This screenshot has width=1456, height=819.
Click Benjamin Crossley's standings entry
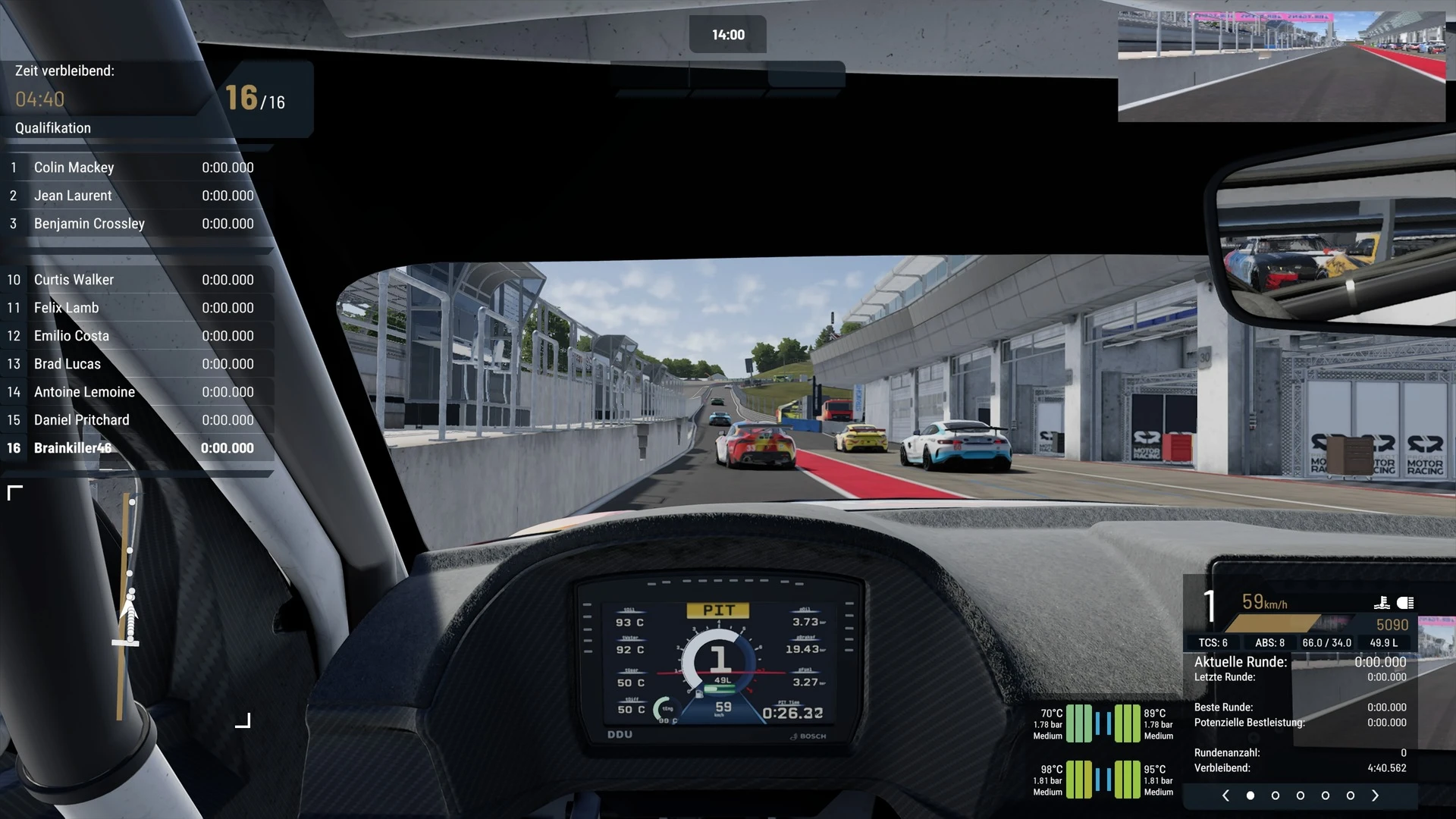136,224
